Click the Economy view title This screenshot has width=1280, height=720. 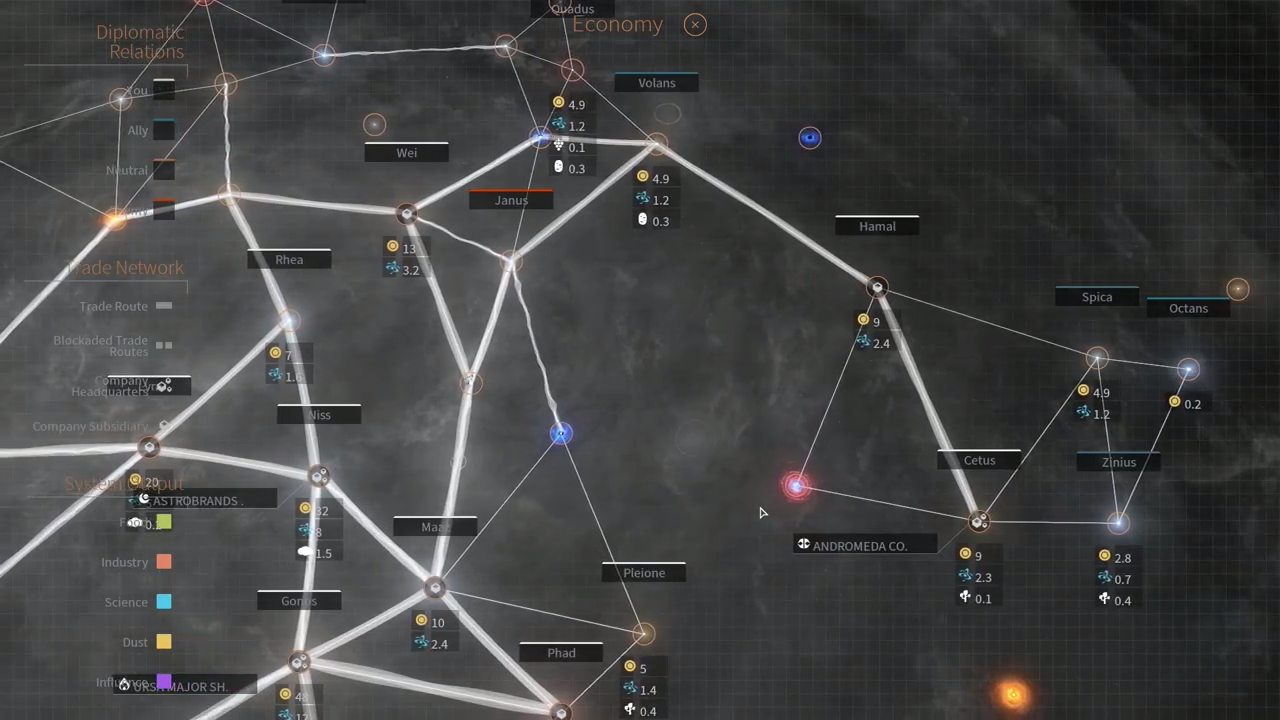coord(617,24)
